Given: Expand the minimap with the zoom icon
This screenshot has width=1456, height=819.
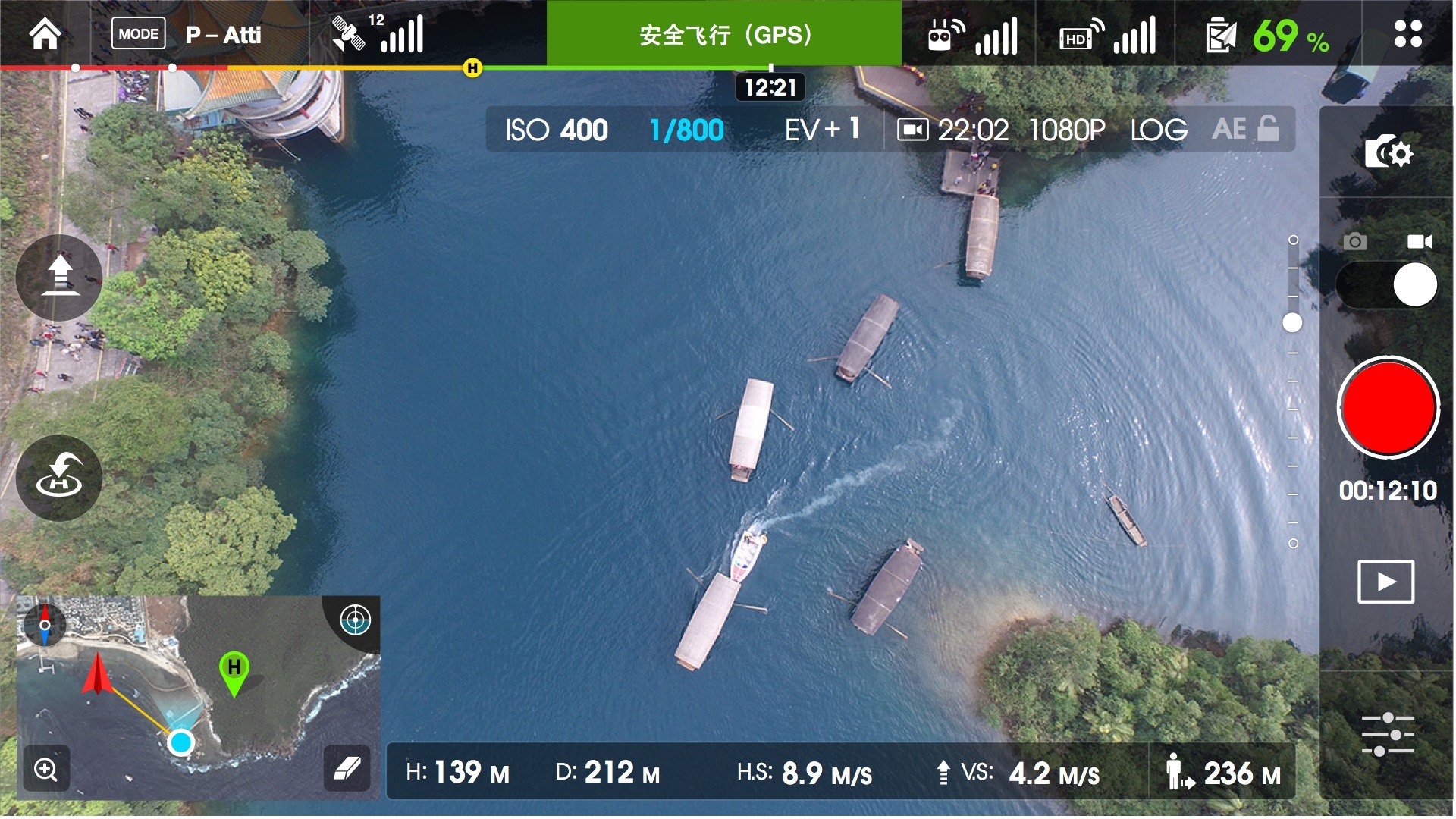Looking at the screenshot, I should pos(45,770).
